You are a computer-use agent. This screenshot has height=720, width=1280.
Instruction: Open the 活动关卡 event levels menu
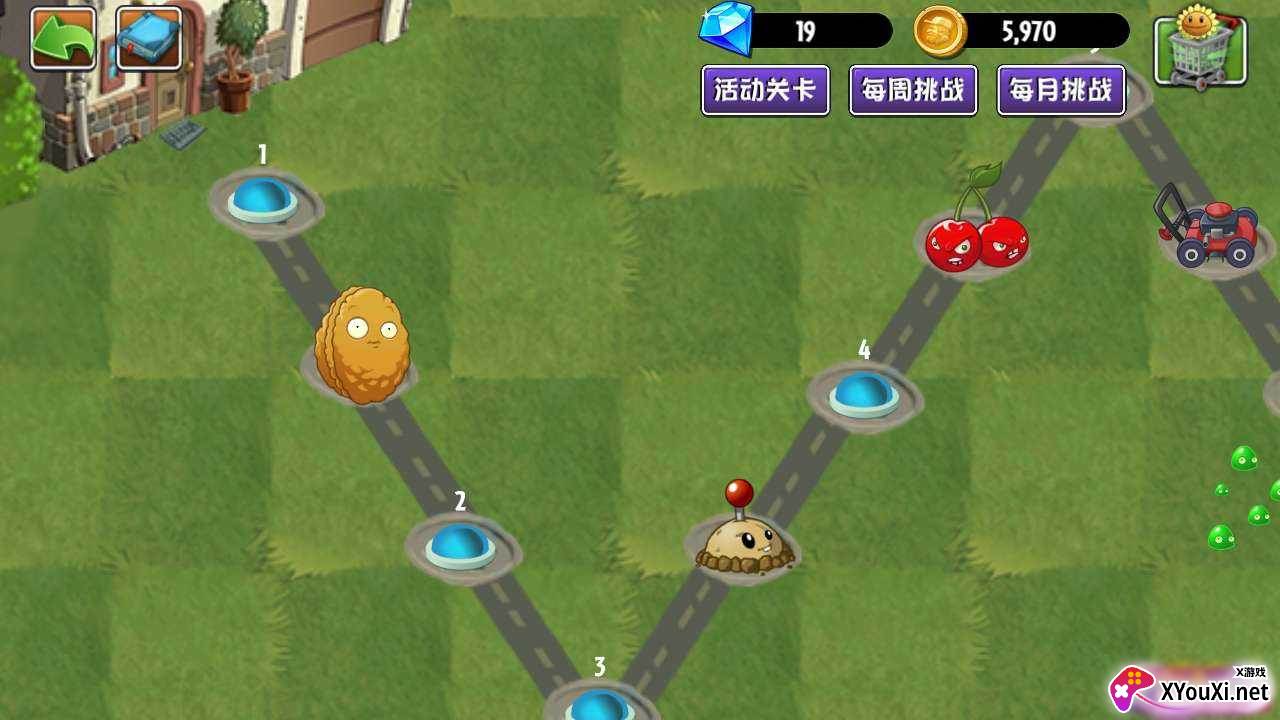click(765, 90)
